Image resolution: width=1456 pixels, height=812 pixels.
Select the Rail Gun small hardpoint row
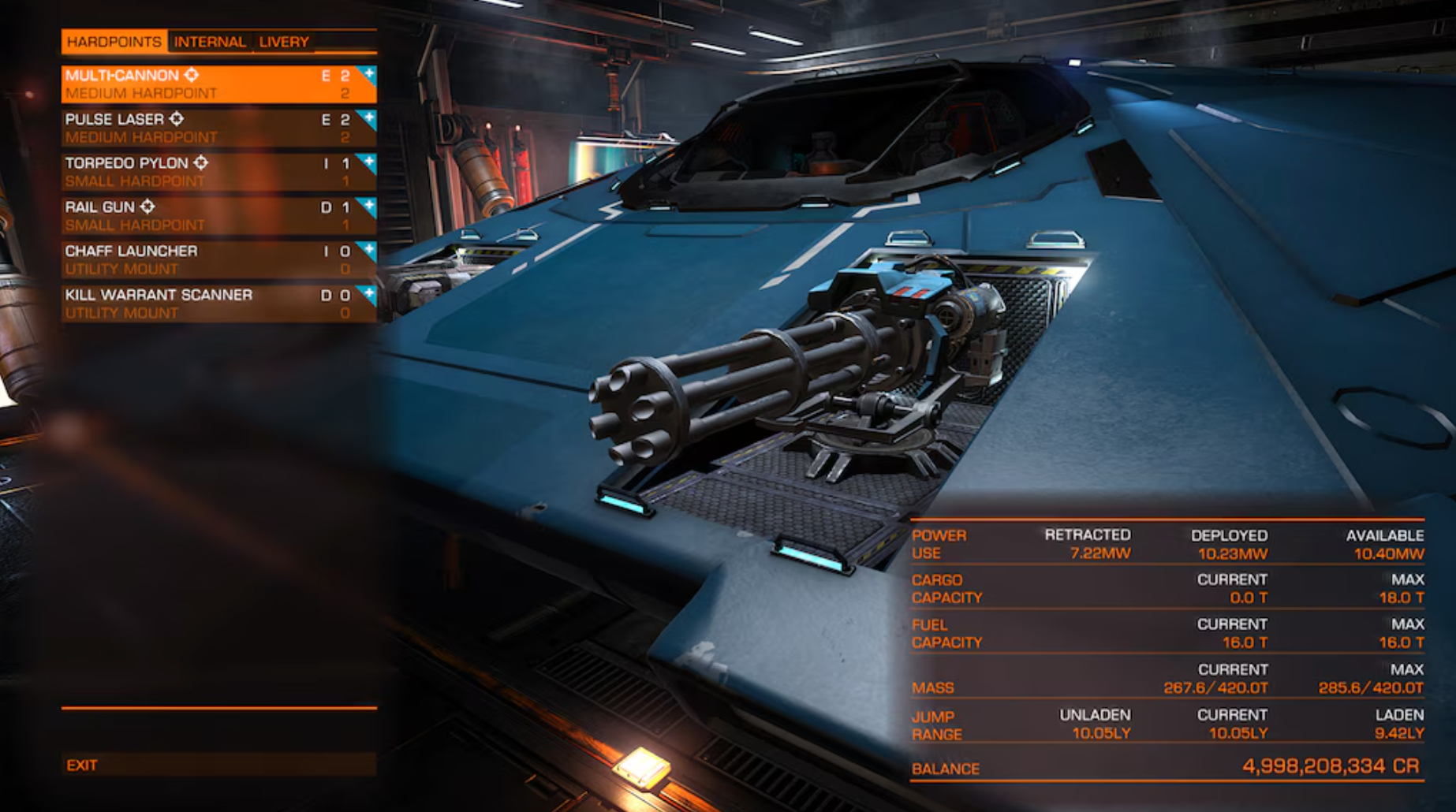[197, 215]
